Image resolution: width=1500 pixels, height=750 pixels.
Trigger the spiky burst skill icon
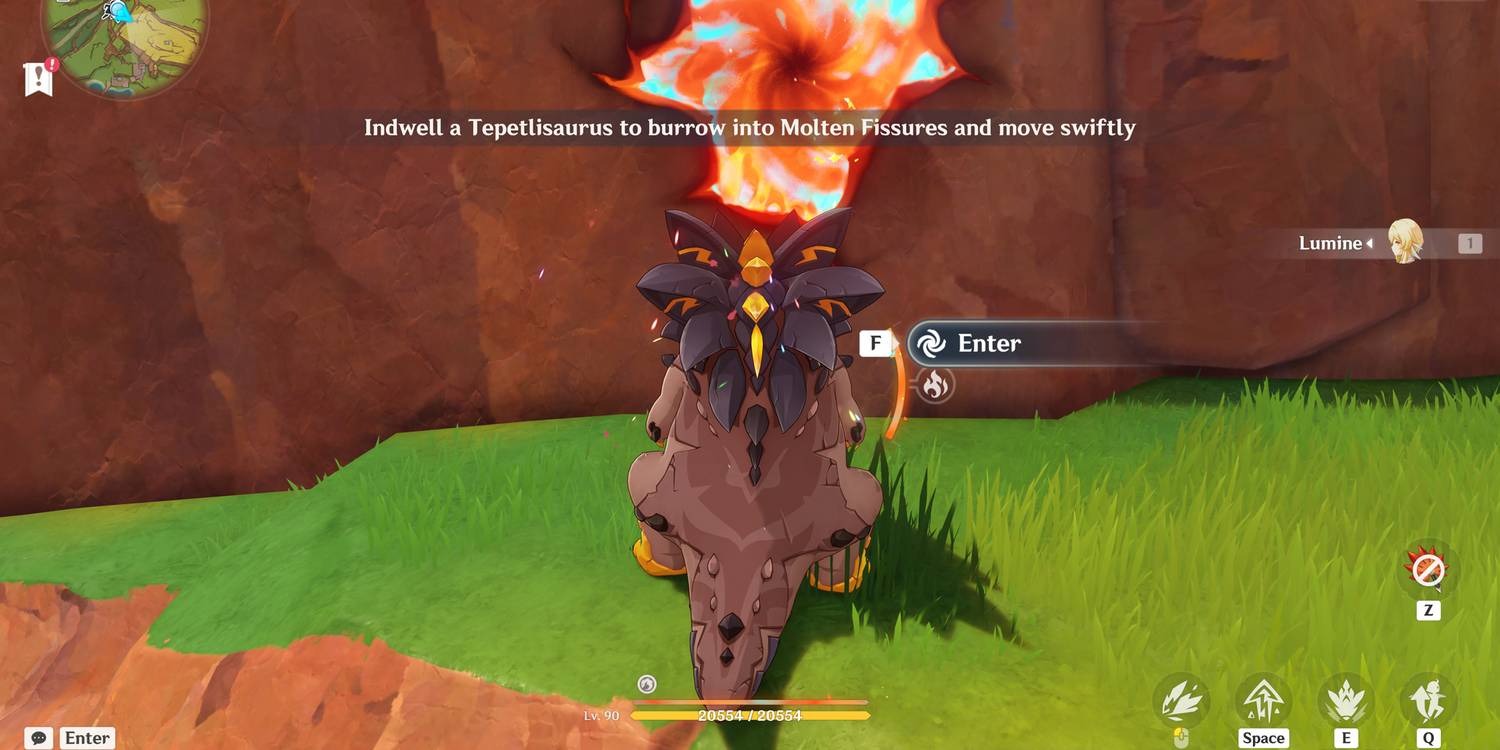point(1345,701)
